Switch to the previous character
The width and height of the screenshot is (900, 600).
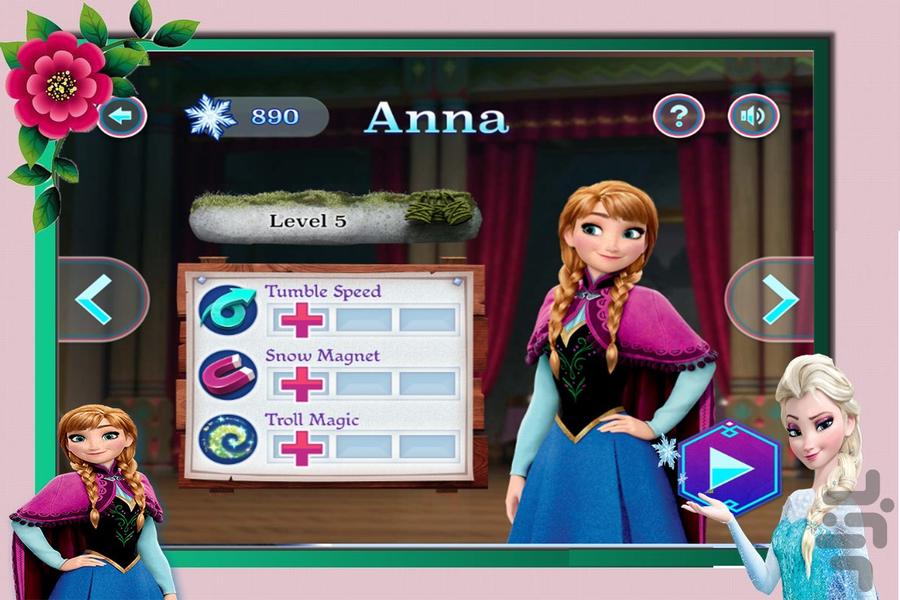[102, 299]
